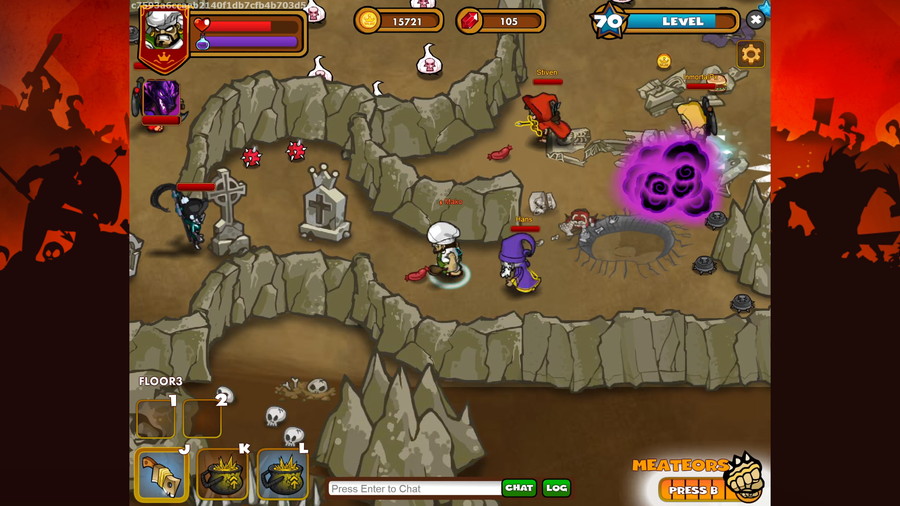The width and height of the screenshot is (900, 506).
Task: Open the chat LOG
Action: (556, 488)
